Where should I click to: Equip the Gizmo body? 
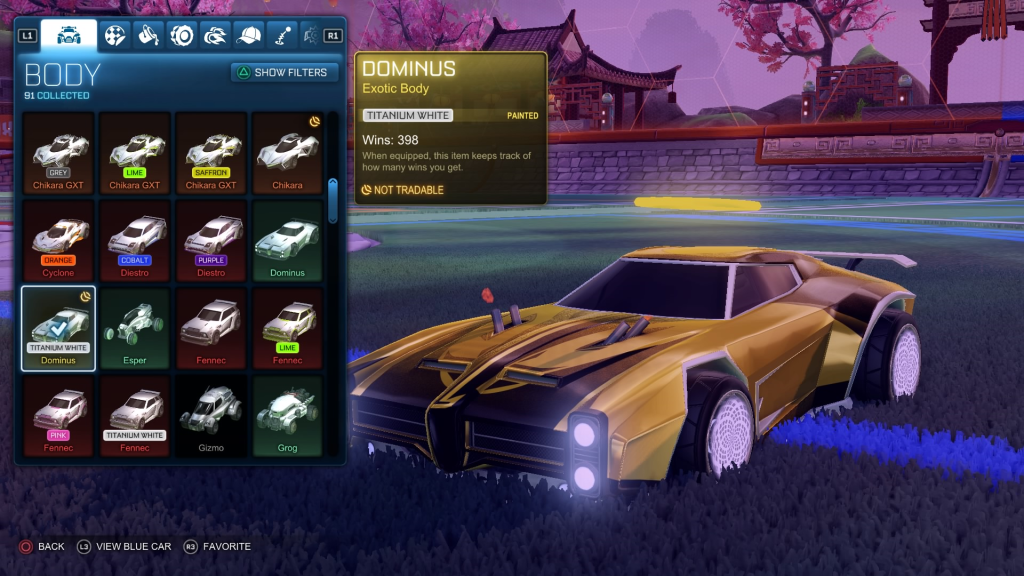pyautogui.click(x=211, y=415)
